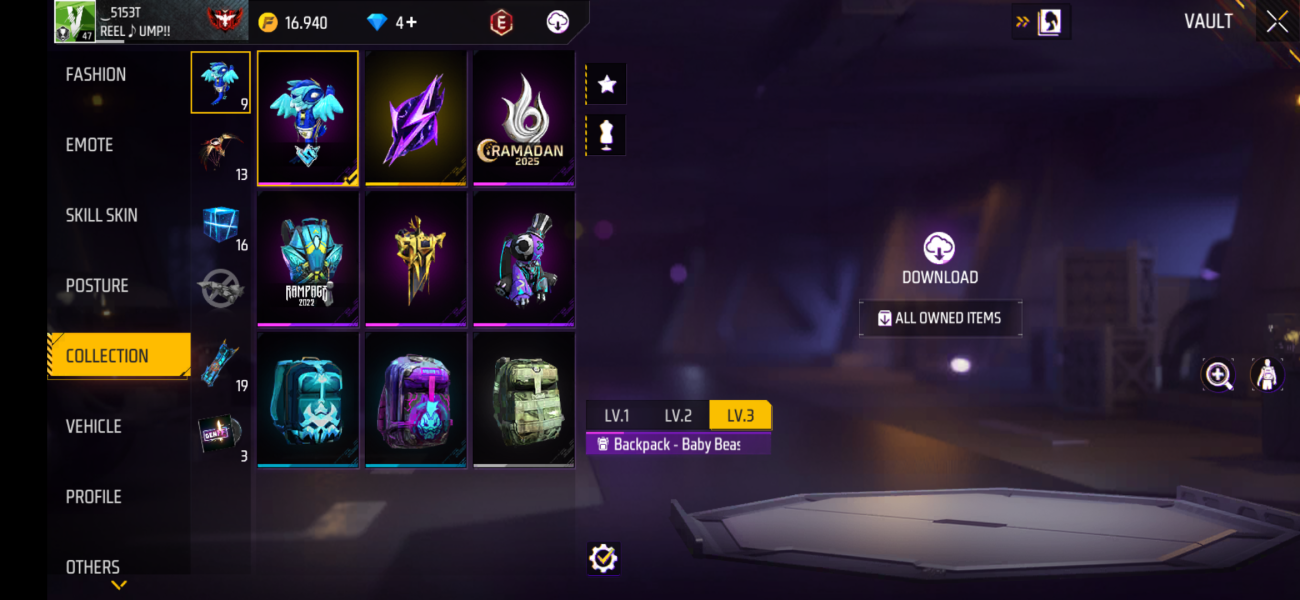Choose the Rampage 2022 backpack
The height and width of the screenshot is (600, 1300).
click(307, 258)
